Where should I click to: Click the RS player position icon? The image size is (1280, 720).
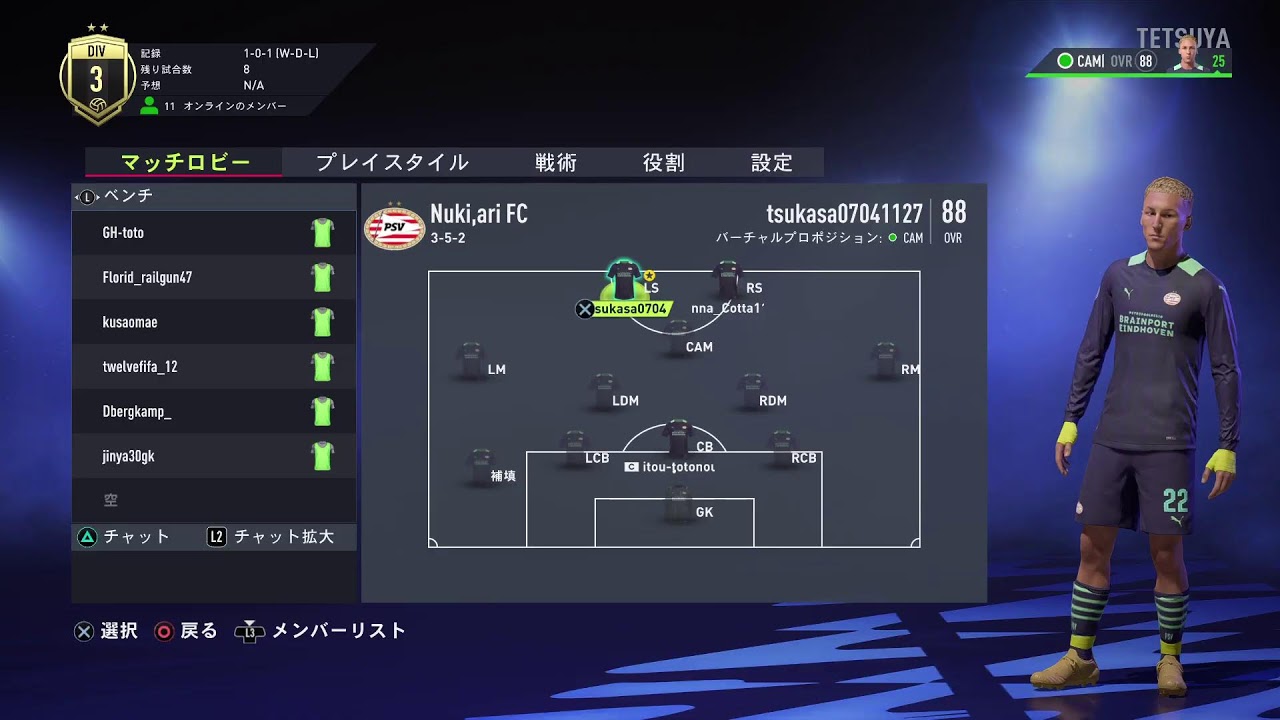pyautogui.click(x=727, y=272)
